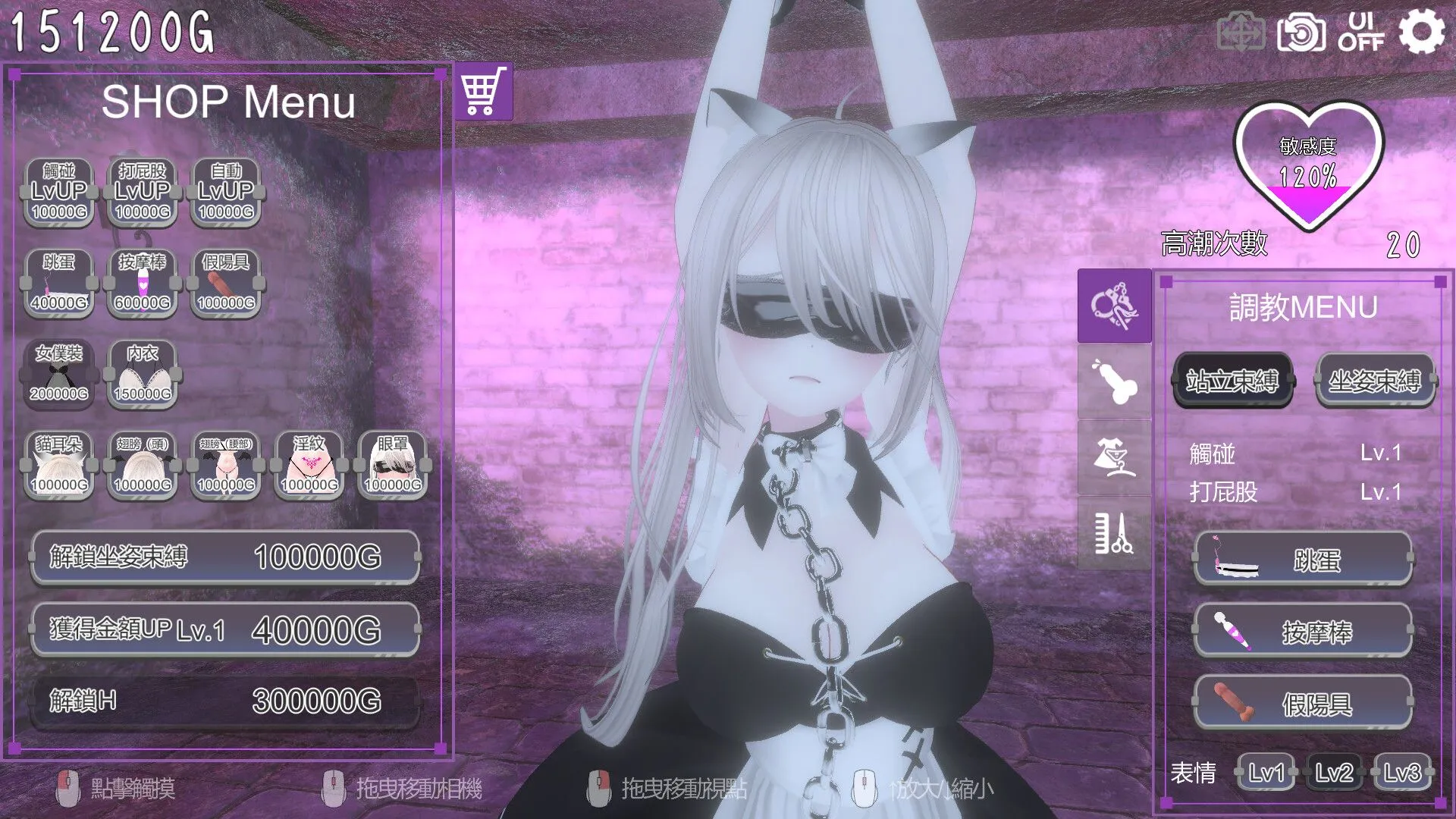The image size is (1456, 819).
Task: Open the outfit dress tab
Action: (1113, 457)
